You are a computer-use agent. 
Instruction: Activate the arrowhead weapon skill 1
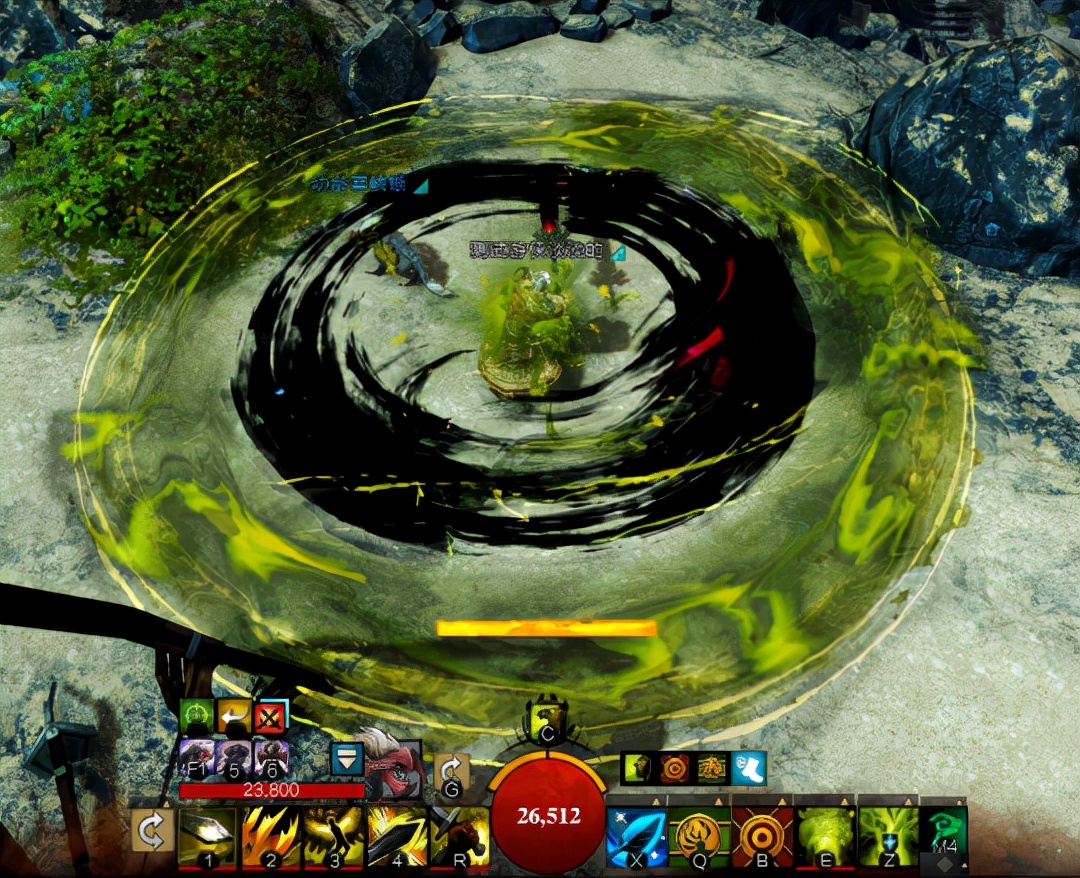click(x=207, y=836)
